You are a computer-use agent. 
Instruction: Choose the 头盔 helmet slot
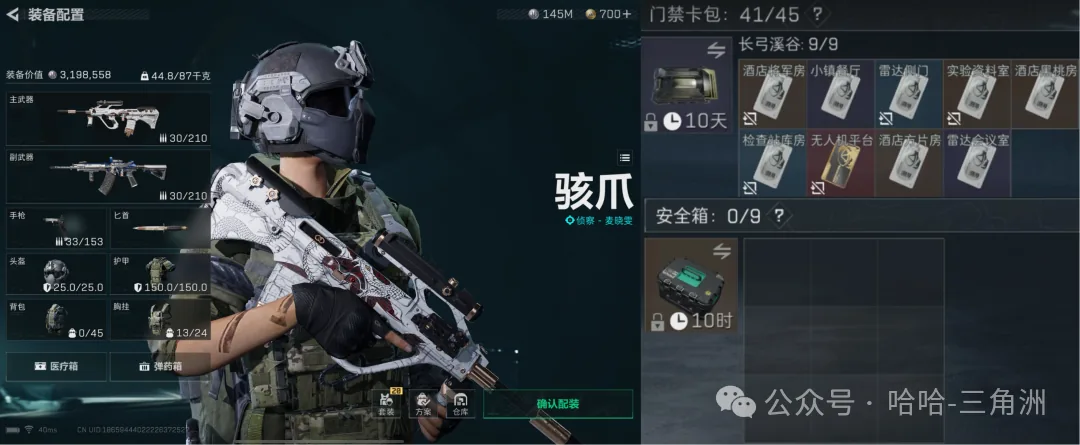point(56,274)
